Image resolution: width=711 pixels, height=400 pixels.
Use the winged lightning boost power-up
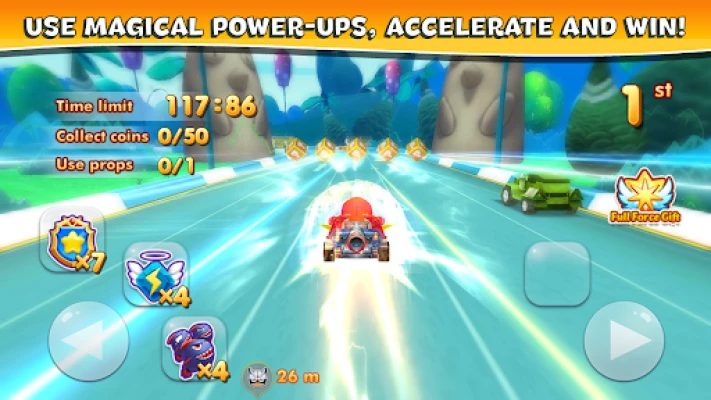[155, 274]
